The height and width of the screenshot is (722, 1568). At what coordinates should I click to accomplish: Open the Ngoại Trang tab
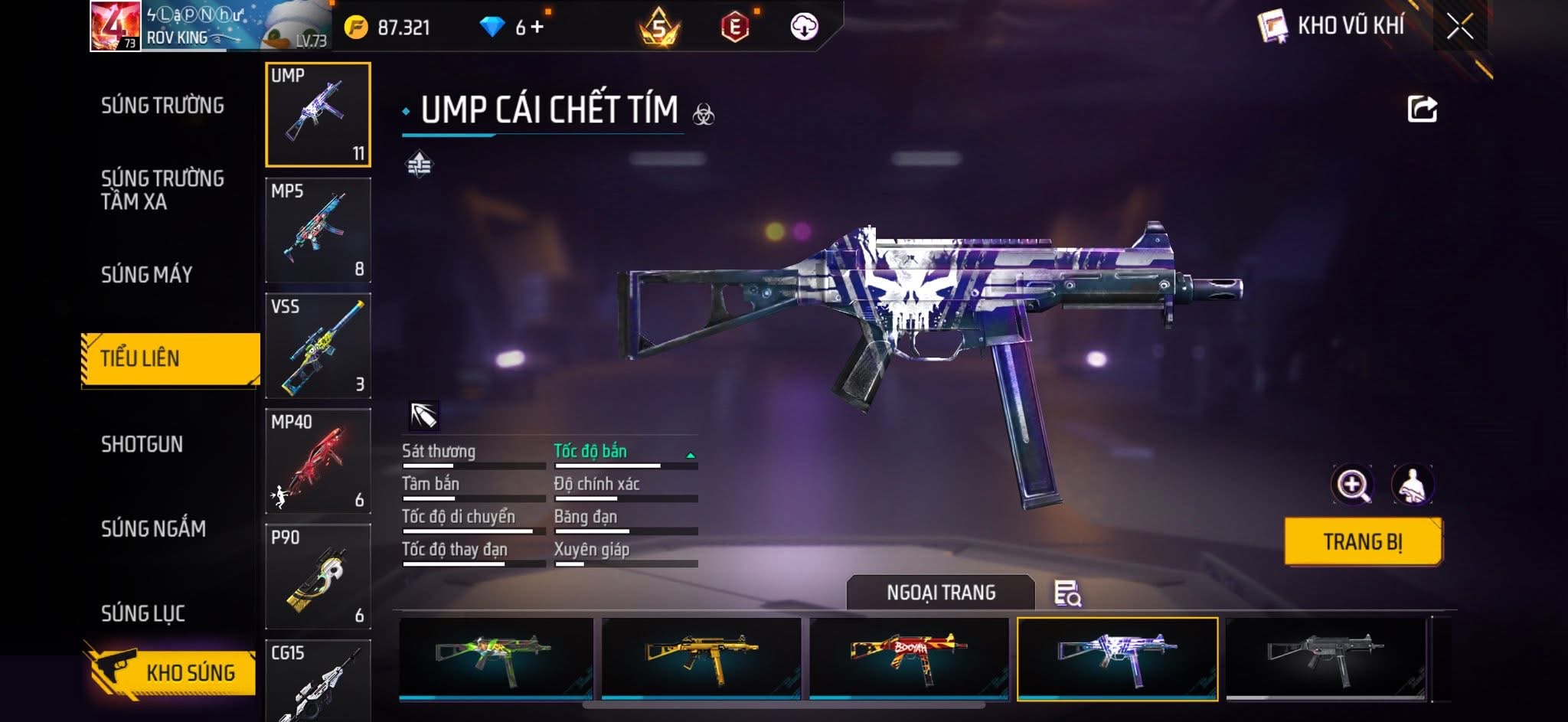point(940,593)
